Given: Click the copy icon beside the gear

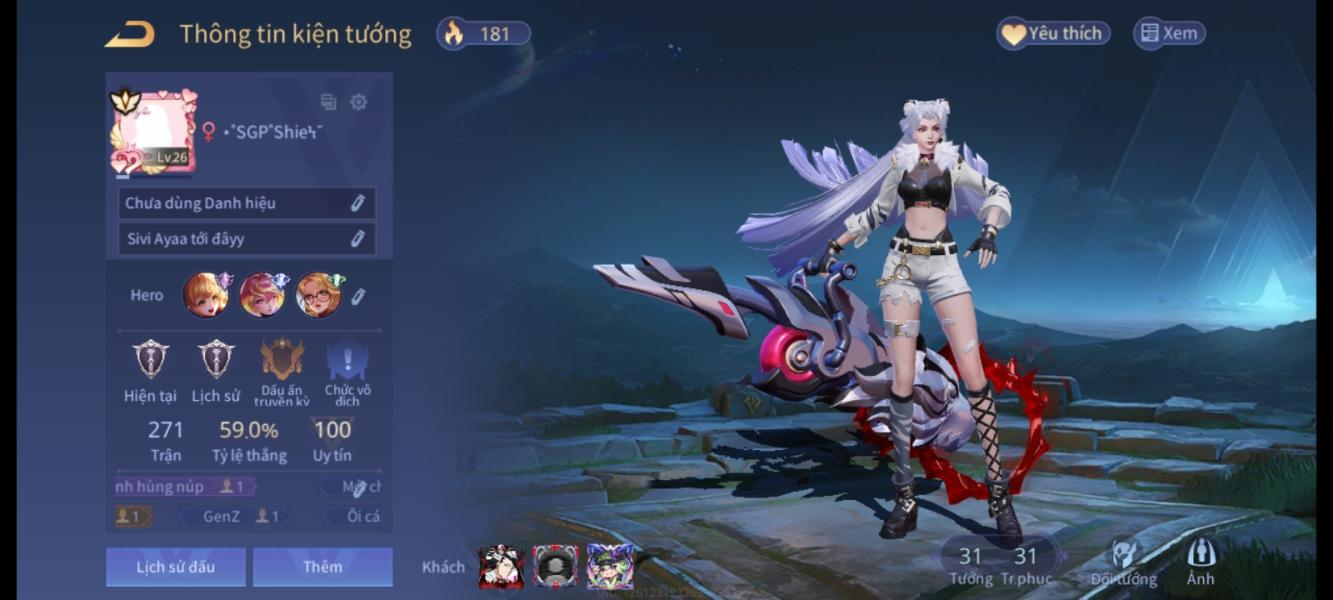Looking at the screenshot, I should [328, 102].
